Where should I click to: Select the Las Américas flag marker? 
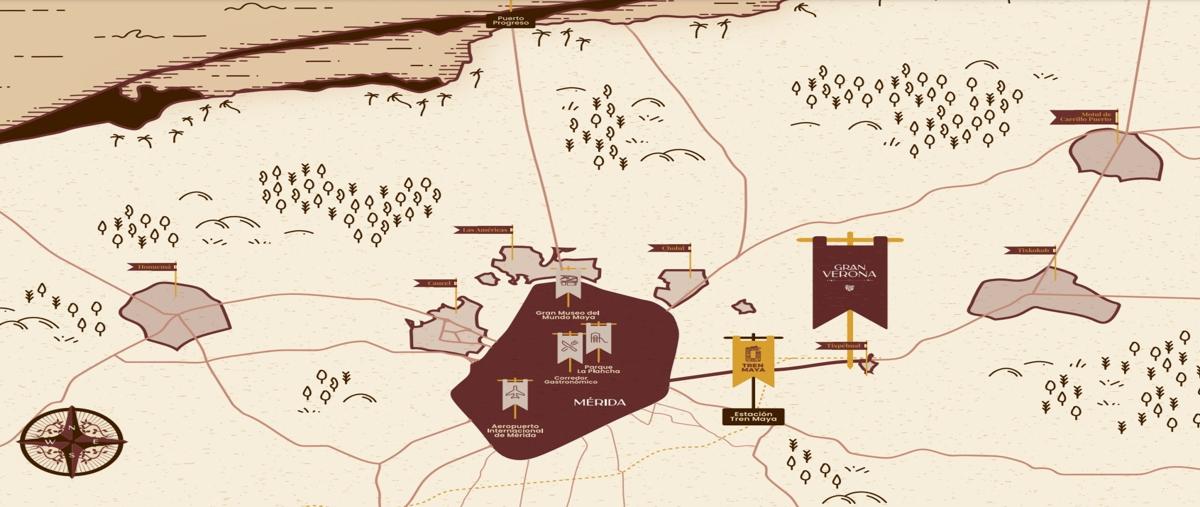click(484, 230)
